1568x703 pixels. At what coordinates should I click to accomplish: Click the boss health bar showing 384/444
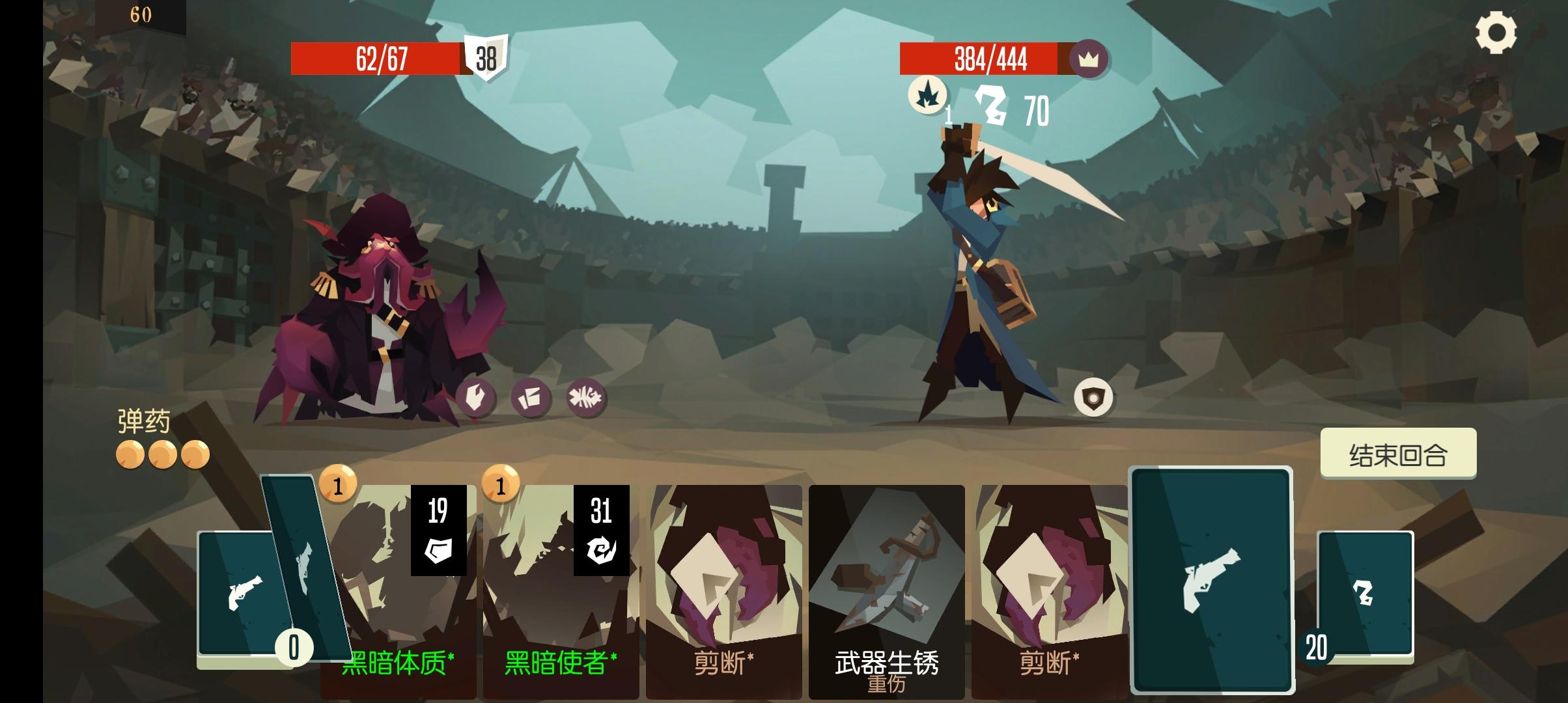click(990, 59)
